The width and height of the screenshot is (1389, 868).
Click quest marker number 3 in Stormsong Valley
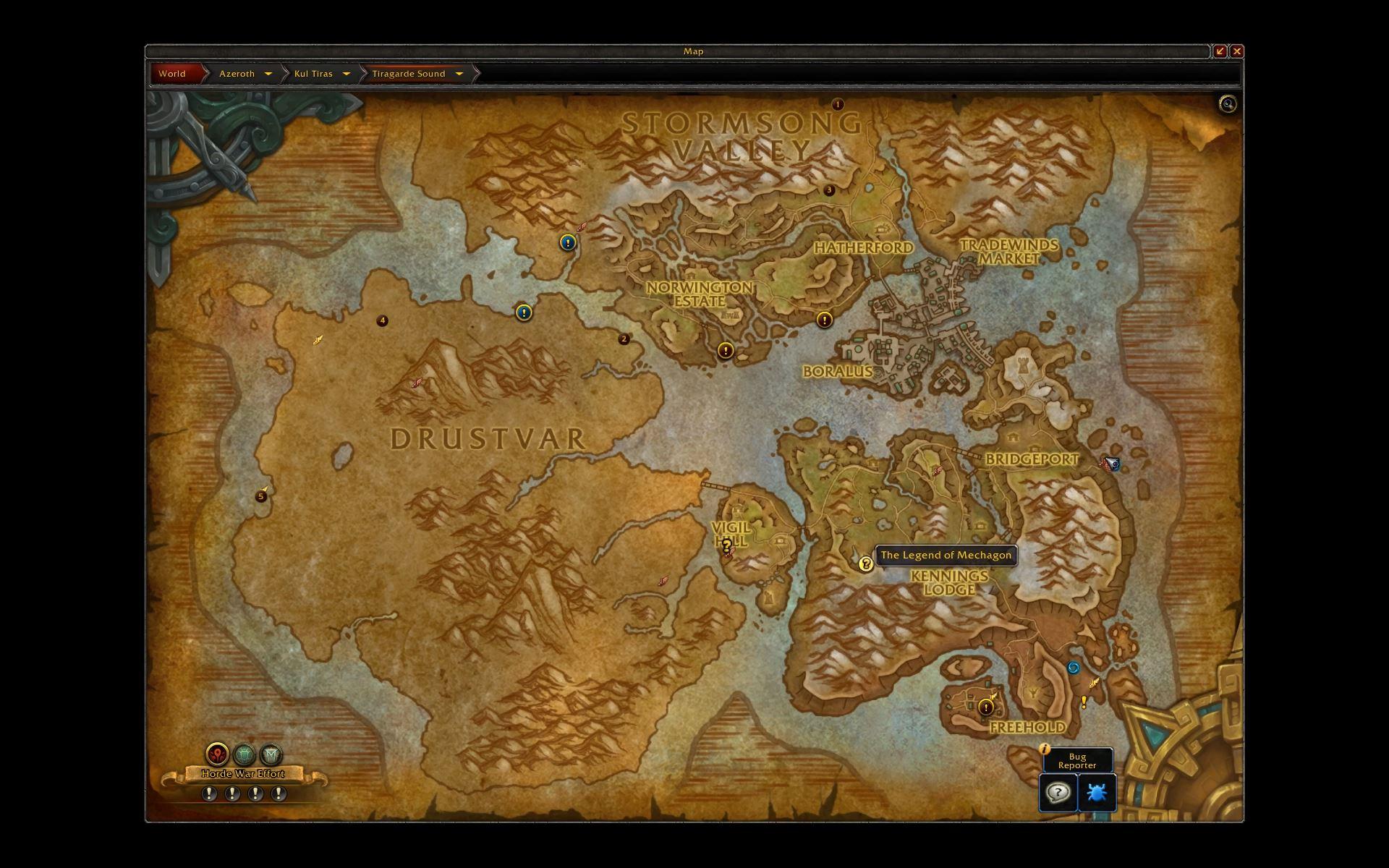tap(829, 190)
